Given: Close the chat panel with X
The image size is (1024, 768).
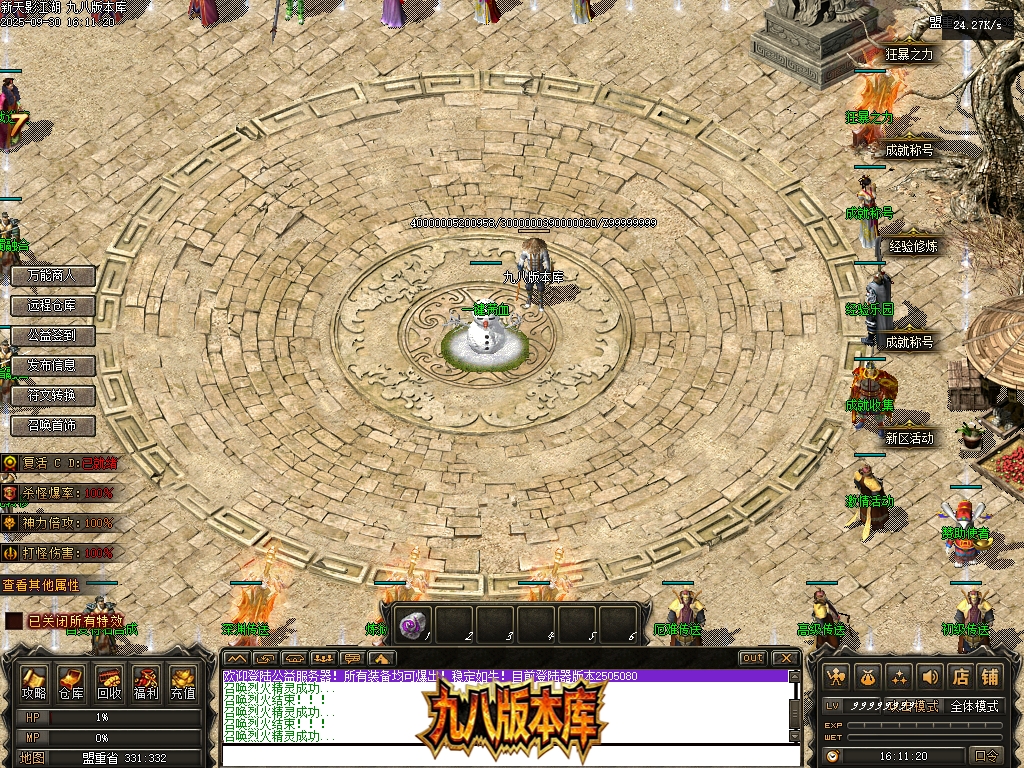Looking at the screenshot, I should coord(786,658).
